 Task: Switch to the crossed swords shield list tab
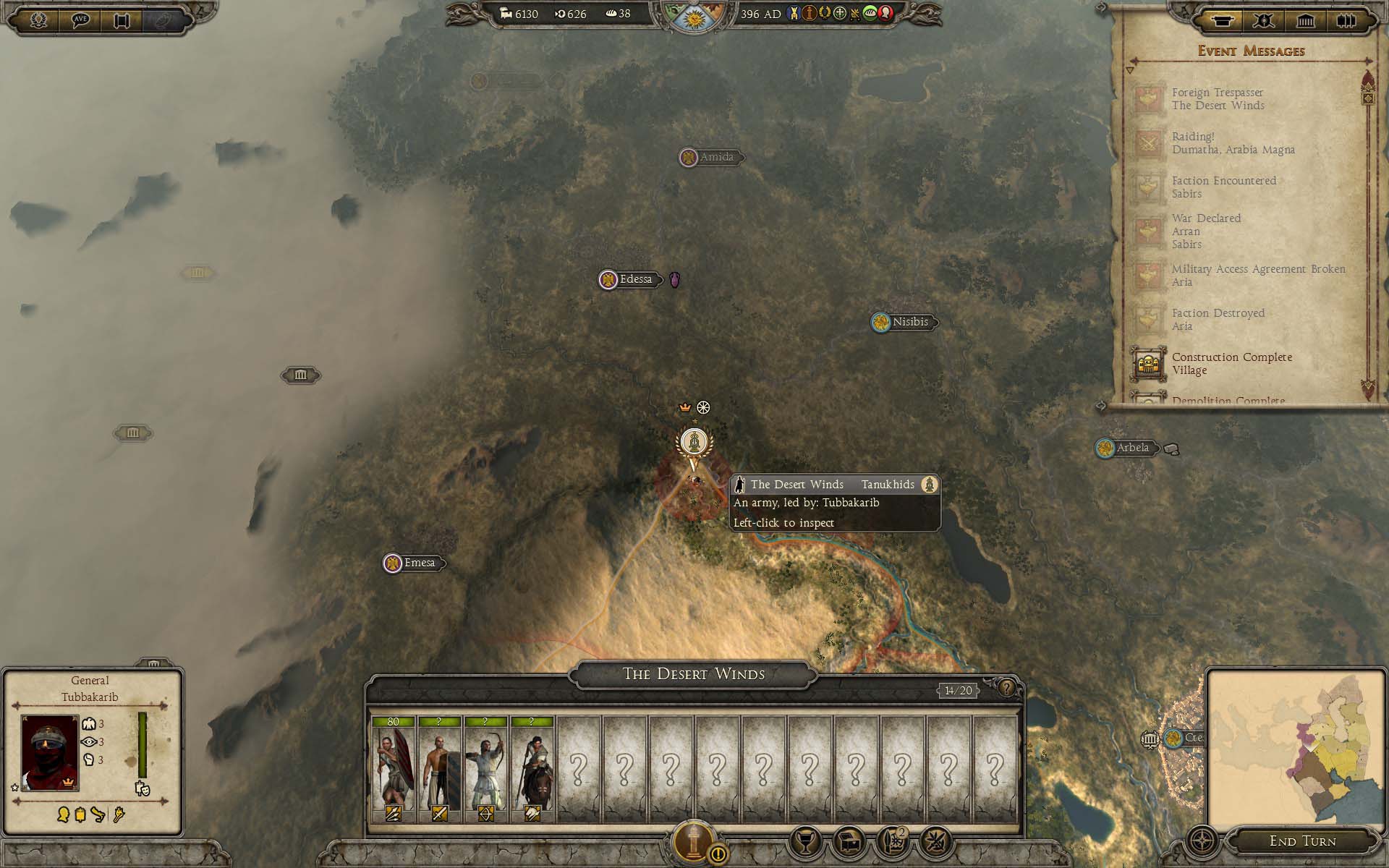[x=1264, y=20]
